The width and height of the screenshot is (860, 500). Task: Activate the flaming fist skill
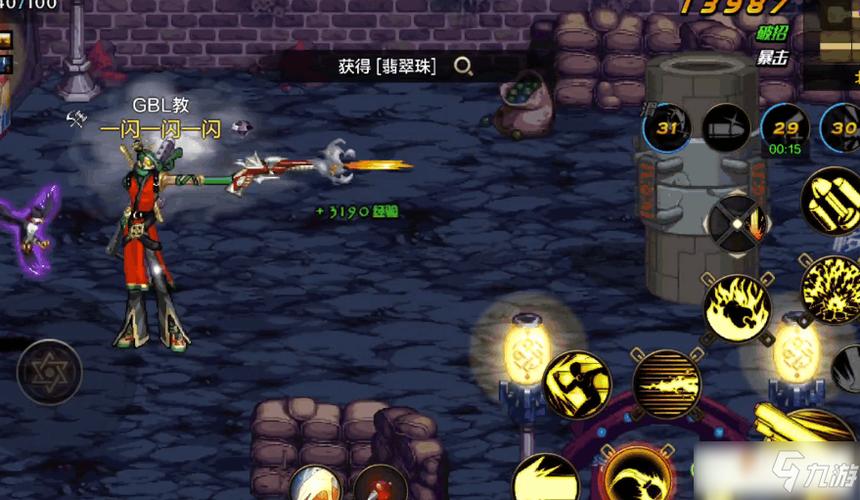tap(736, 308)
